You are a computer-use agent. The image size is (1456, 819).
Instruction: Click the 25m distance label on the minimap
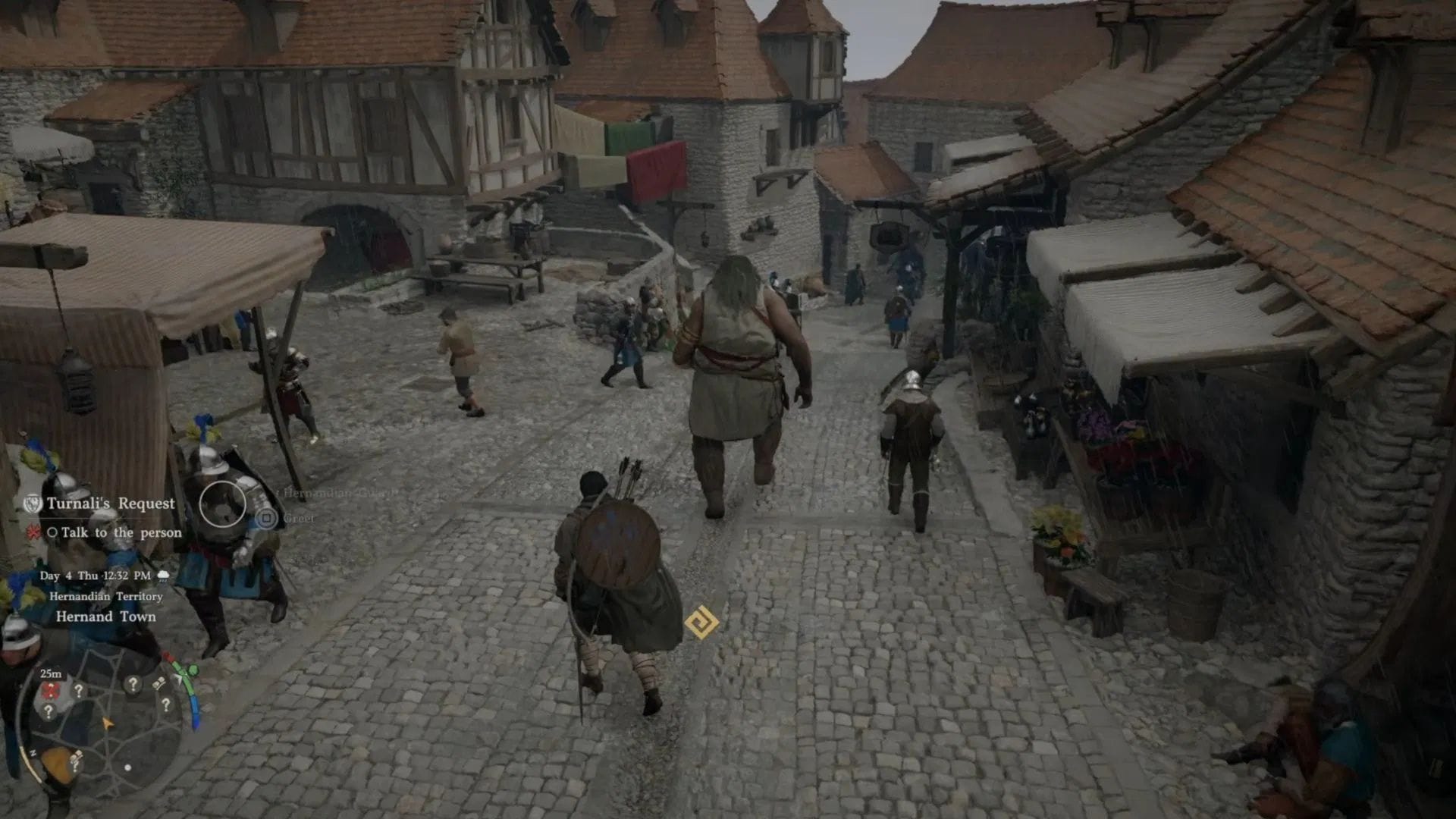[50, 673]
